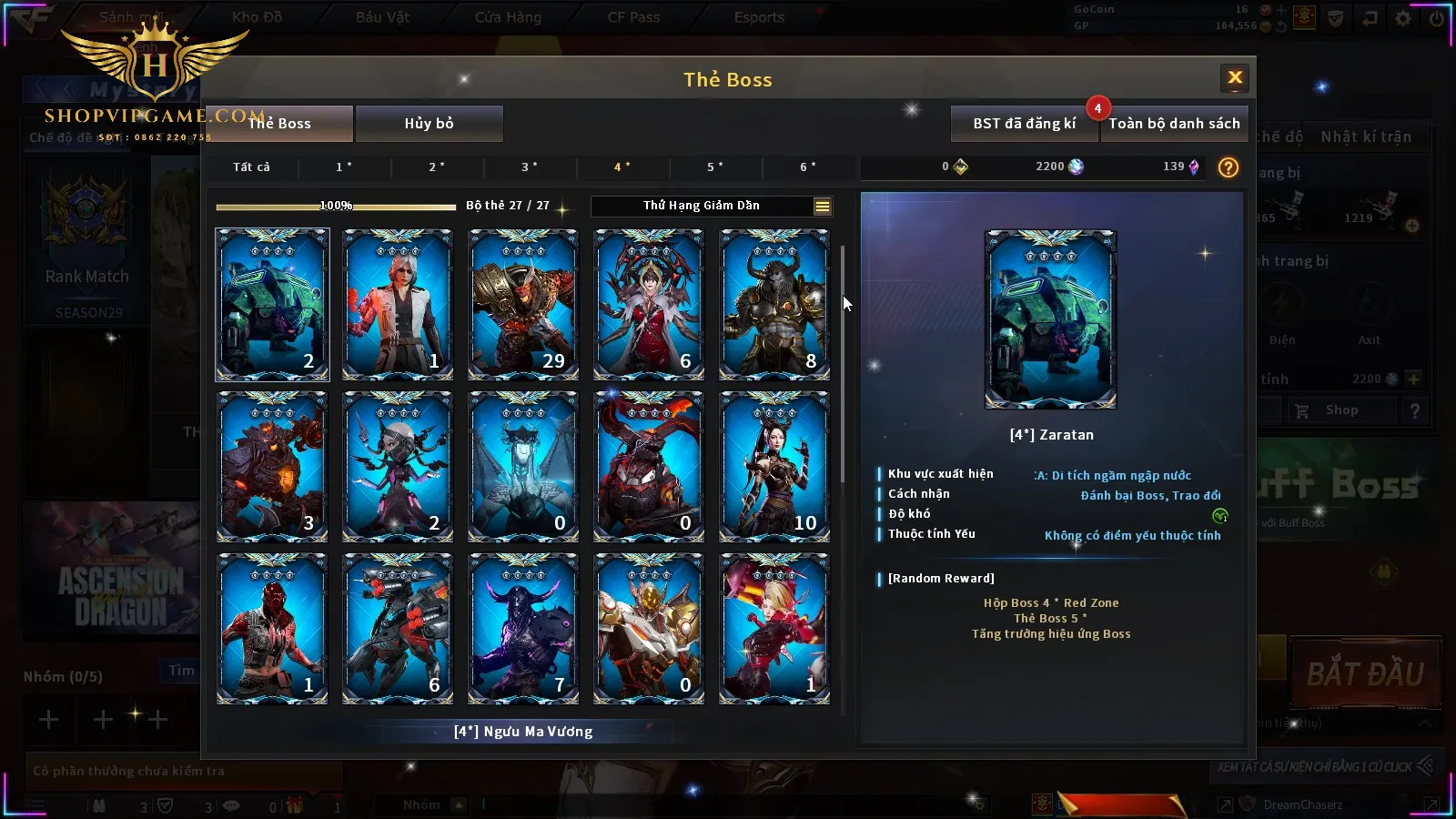The width and height of the screenshot is (1456, 819).
Task: Choose the 5 star filter tab
Action: click(x=715, y=167)
